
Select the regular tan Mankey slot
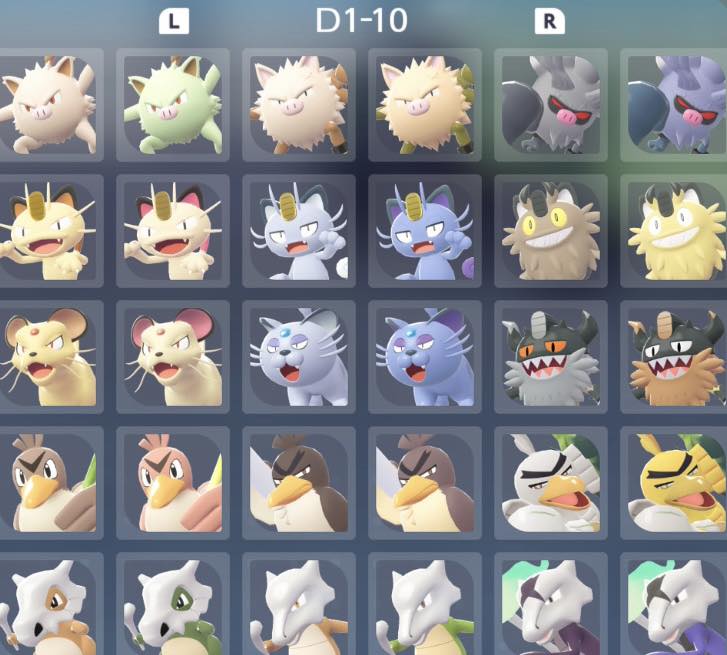pos(50,106)
